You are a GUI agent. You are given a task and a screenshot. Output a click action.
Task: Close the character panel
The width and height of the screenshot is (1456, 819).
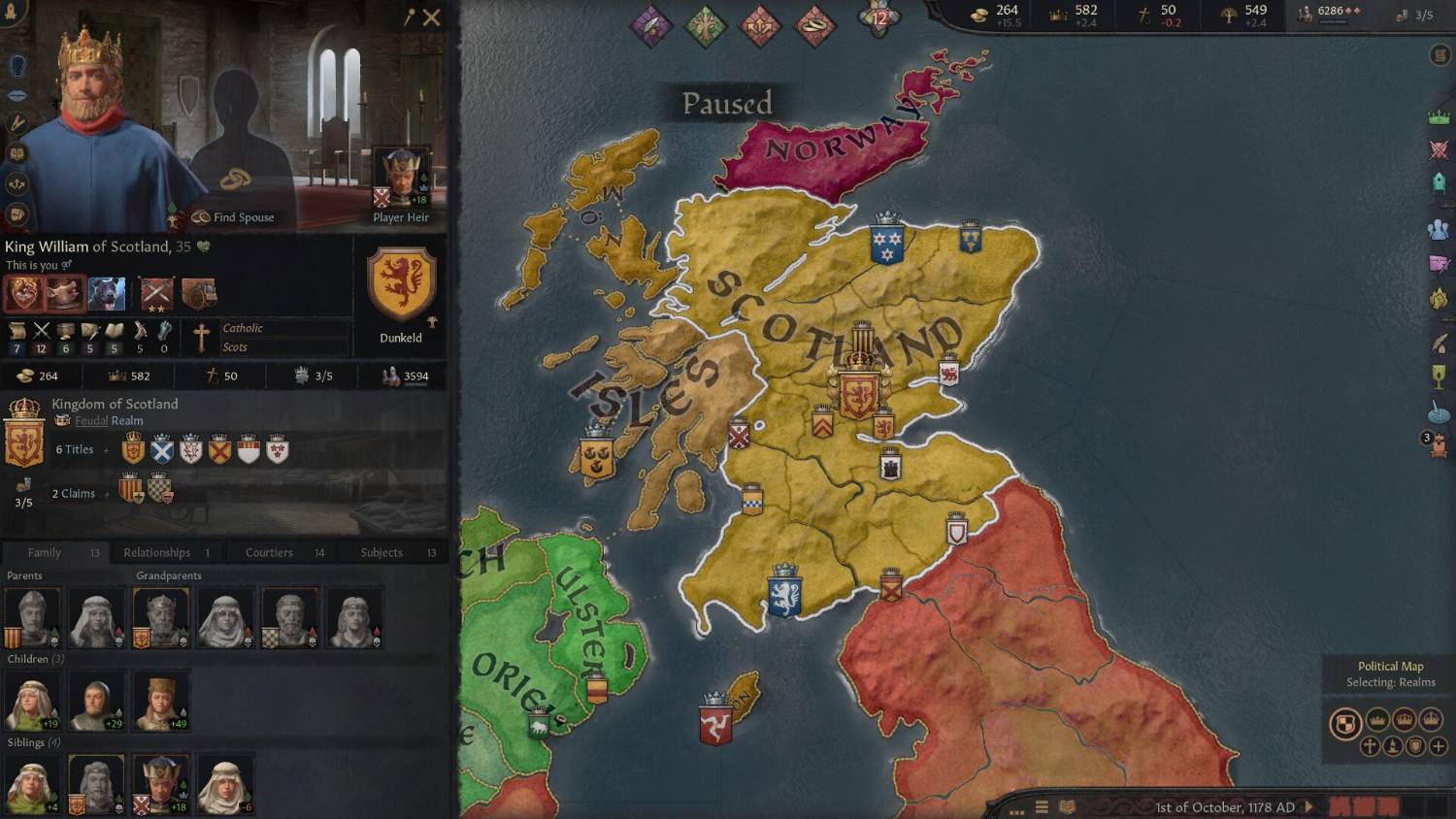pyautogui.click(x=432, y=17)
